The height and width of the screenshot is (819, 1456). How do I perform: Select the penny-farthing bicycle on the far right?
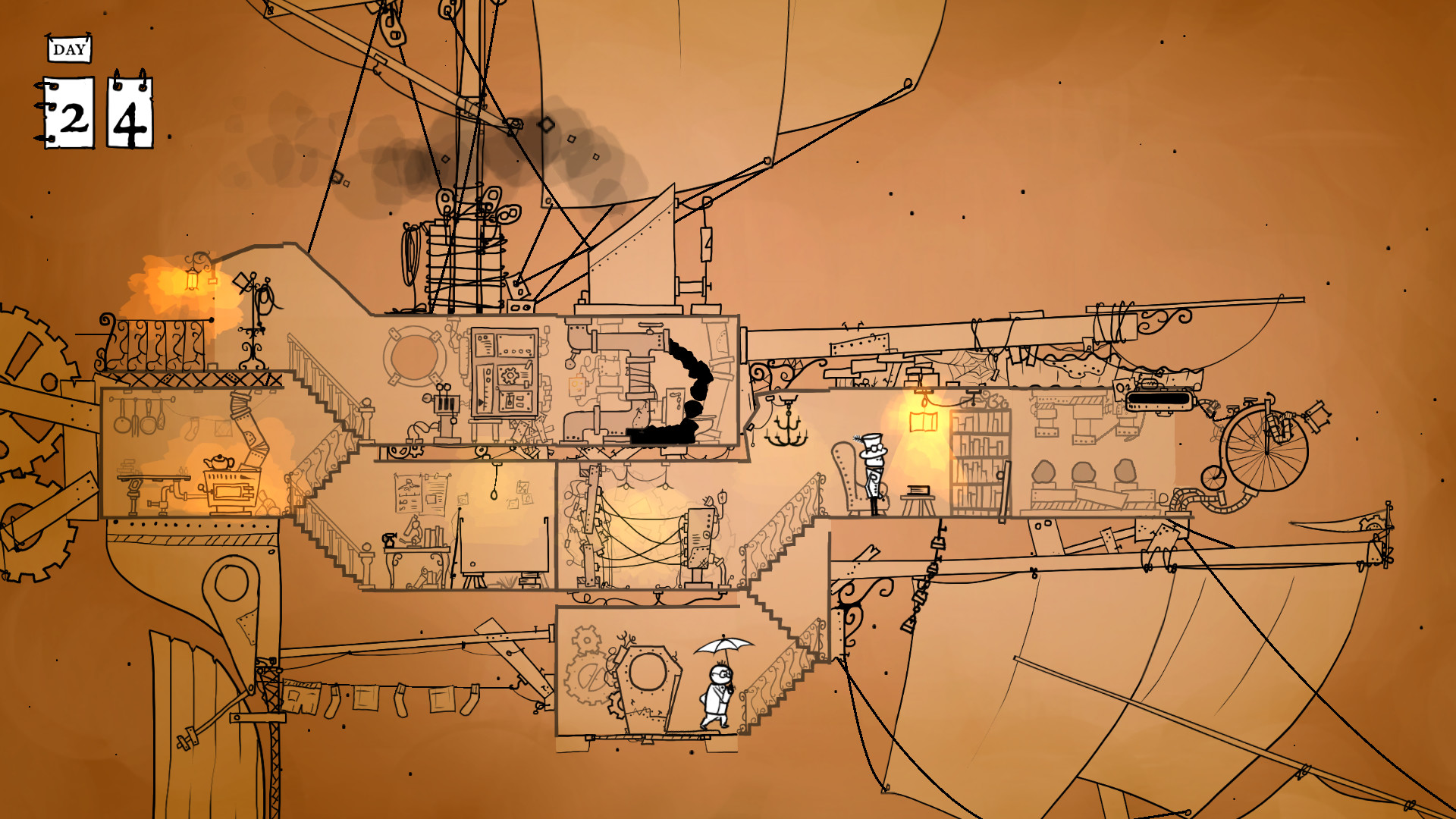coord(1267,451)
